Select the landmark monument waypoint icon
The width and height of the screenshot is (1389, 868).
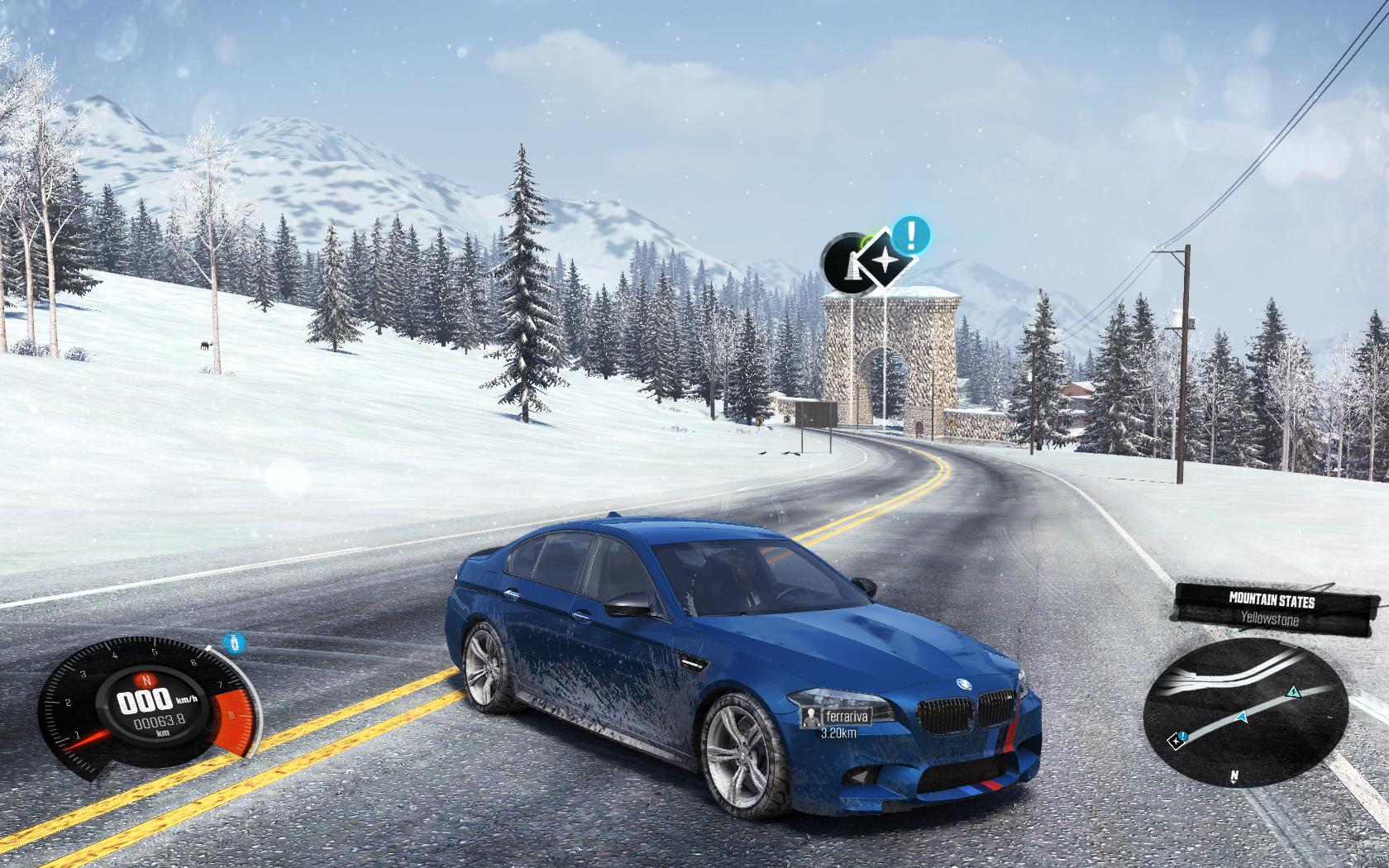tap(845, 264)
